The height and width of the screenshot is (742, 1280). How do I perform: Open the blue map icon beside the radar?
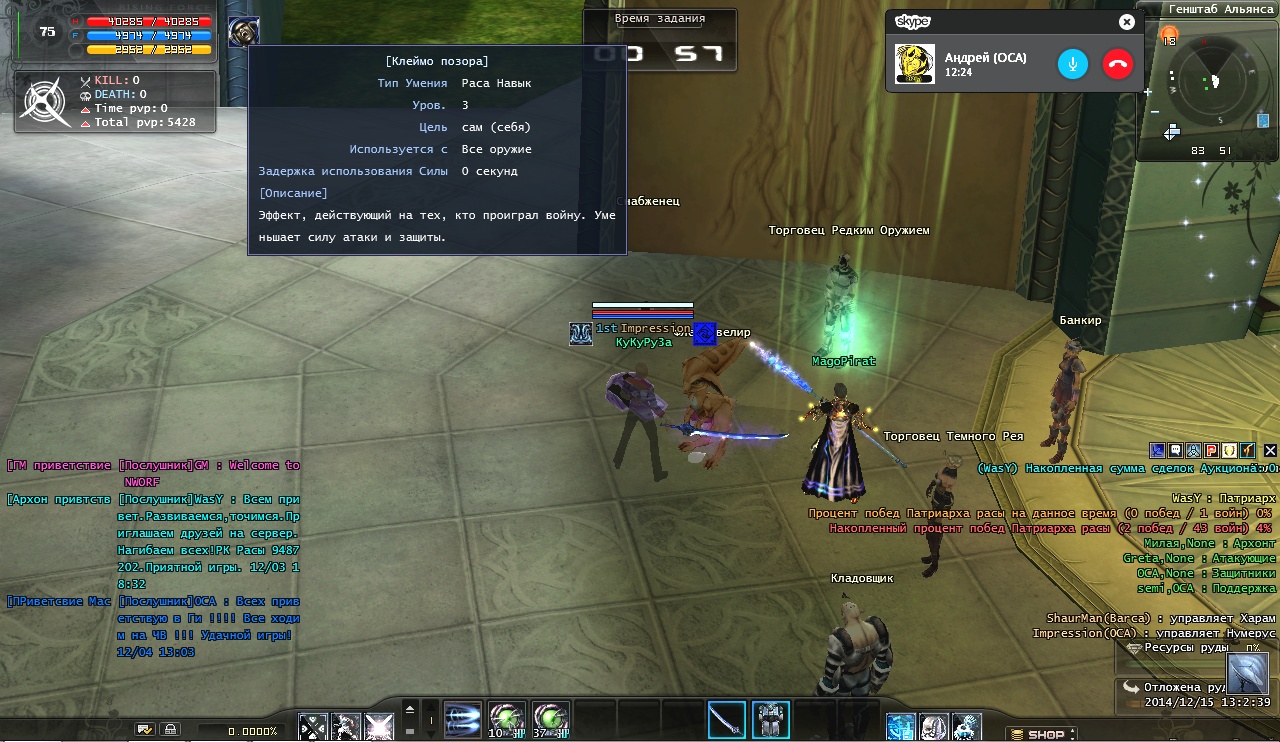[x=1263, y=121]
